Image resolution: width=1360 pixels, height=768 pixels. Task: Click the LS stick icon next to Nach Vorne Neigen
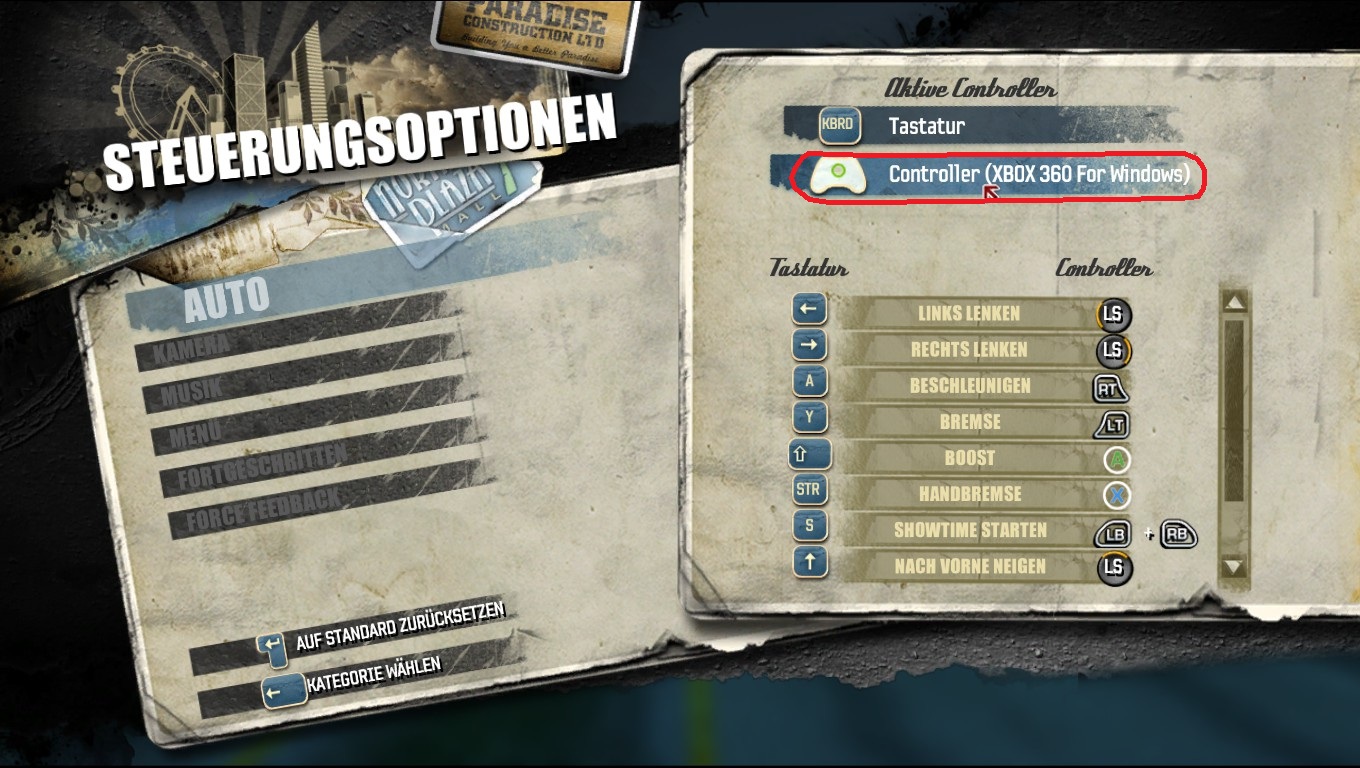(1114, 567)
